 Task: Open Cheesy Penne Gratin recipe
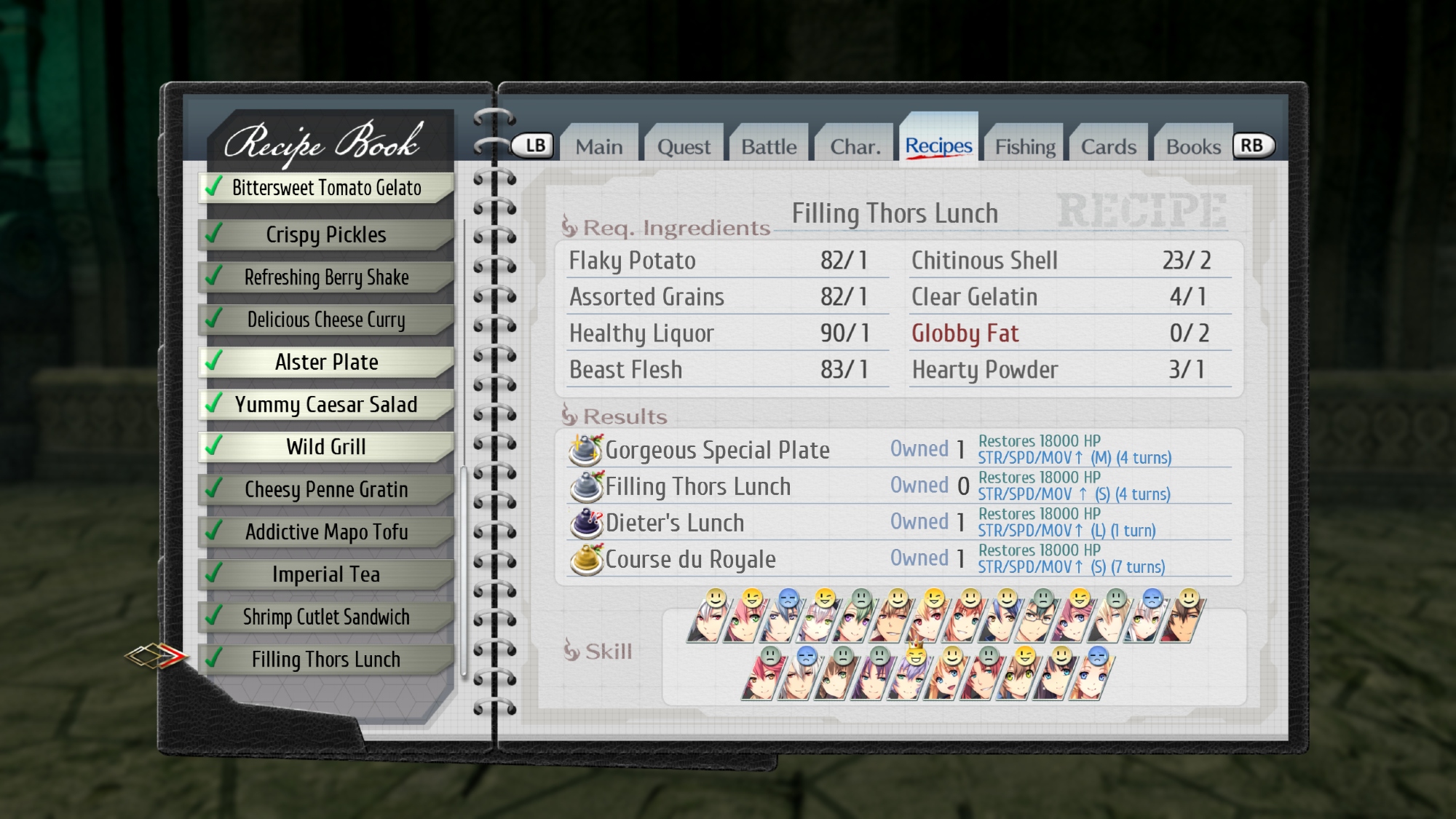pos(326,489)
